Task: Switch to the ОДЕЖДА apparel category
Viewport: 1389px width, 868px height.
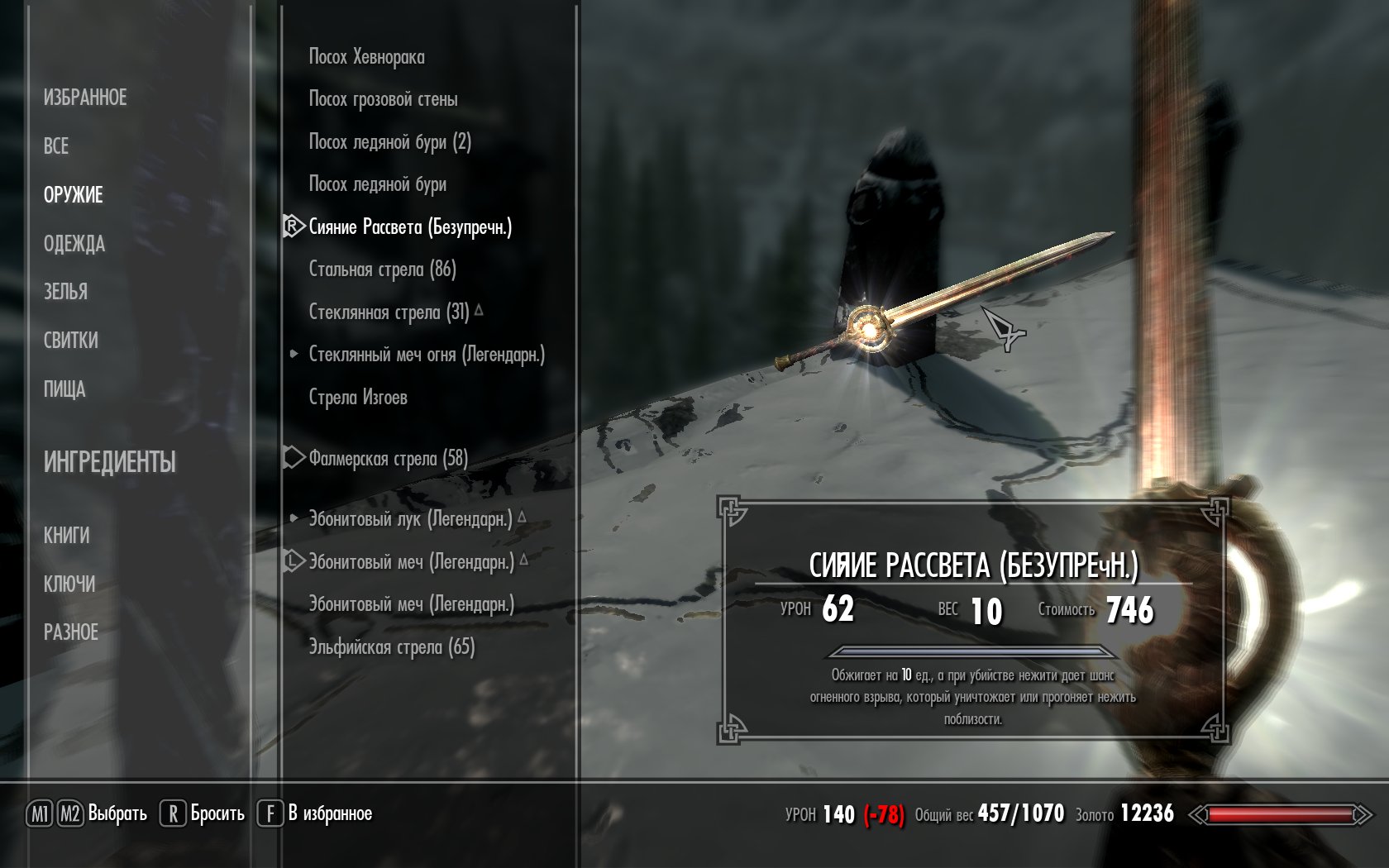Action: pos(74,244)
